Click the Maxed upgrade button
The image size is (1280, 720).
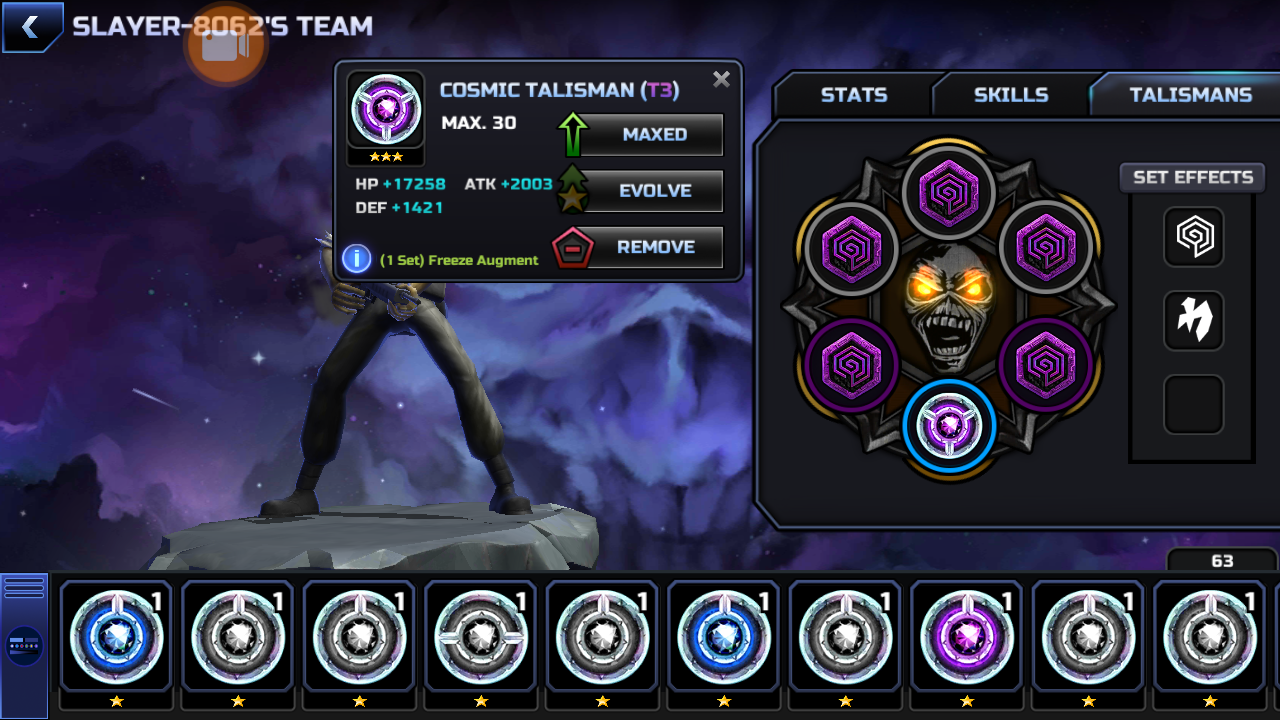(x=653, y=134)
